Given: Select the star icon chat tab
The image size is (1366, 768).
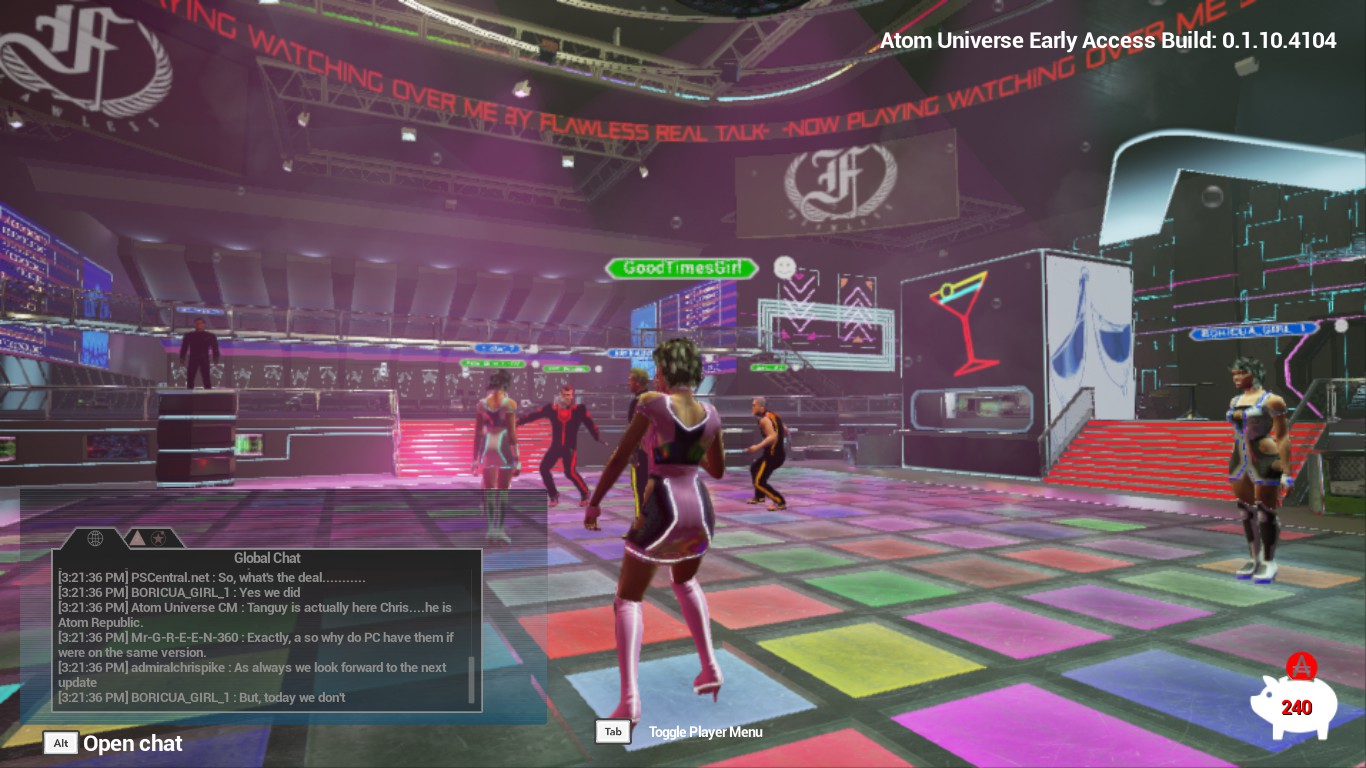Looking at the screenshot, I should tap(158, 538).
